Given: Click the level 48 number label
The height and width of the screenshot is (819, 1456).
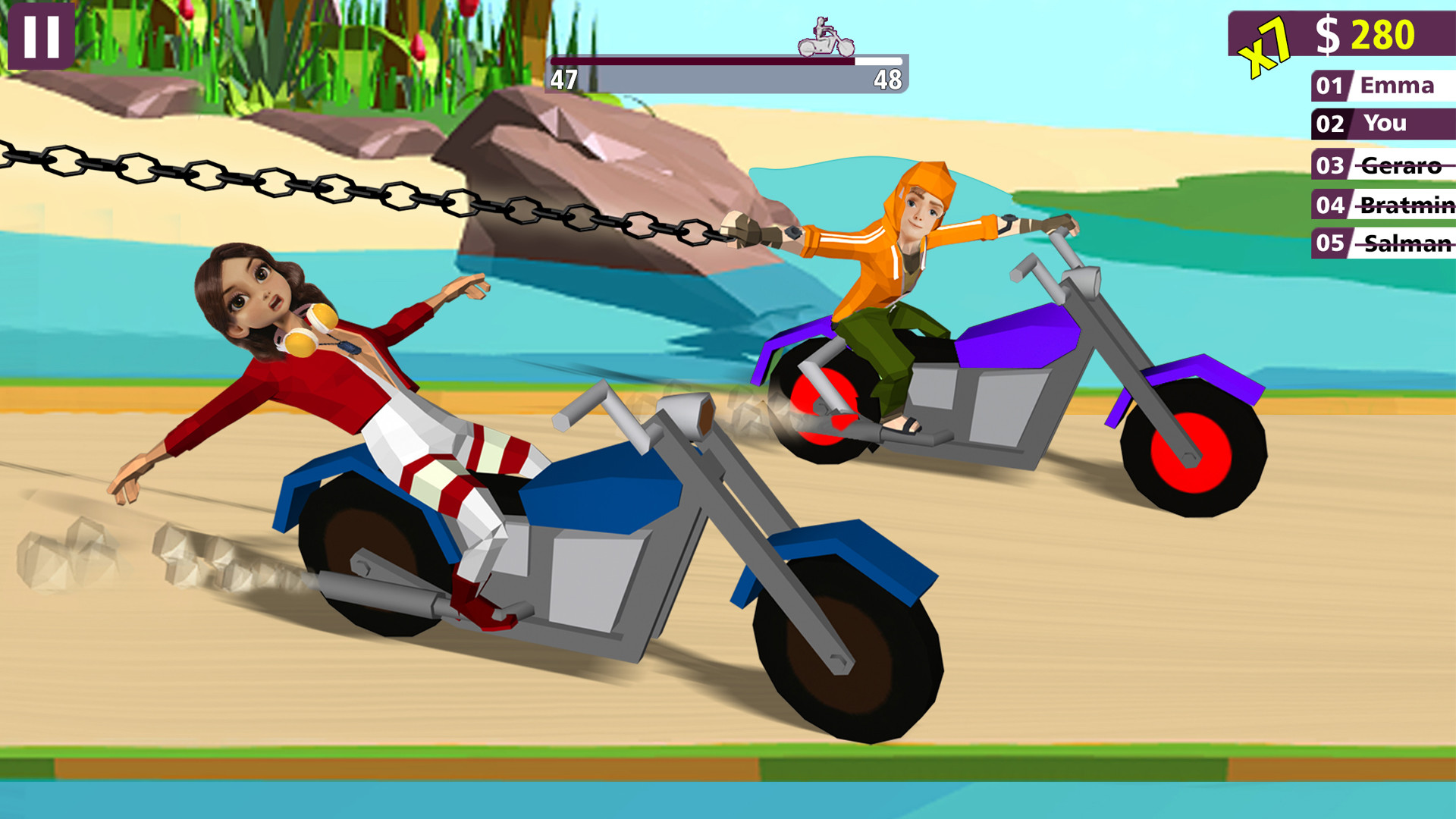Looking at the screenshot, I should click(x=887, y=77).
